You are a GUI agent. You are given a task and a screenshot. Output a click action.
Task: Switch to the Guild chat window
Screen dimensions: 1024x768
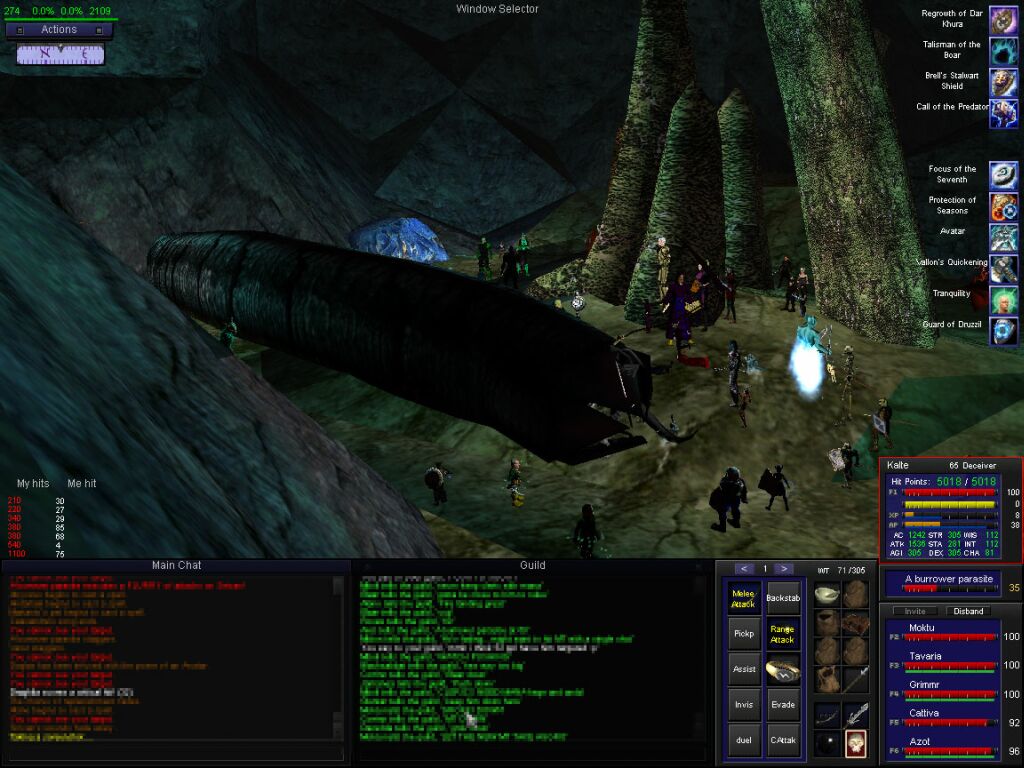coord(532,566)
